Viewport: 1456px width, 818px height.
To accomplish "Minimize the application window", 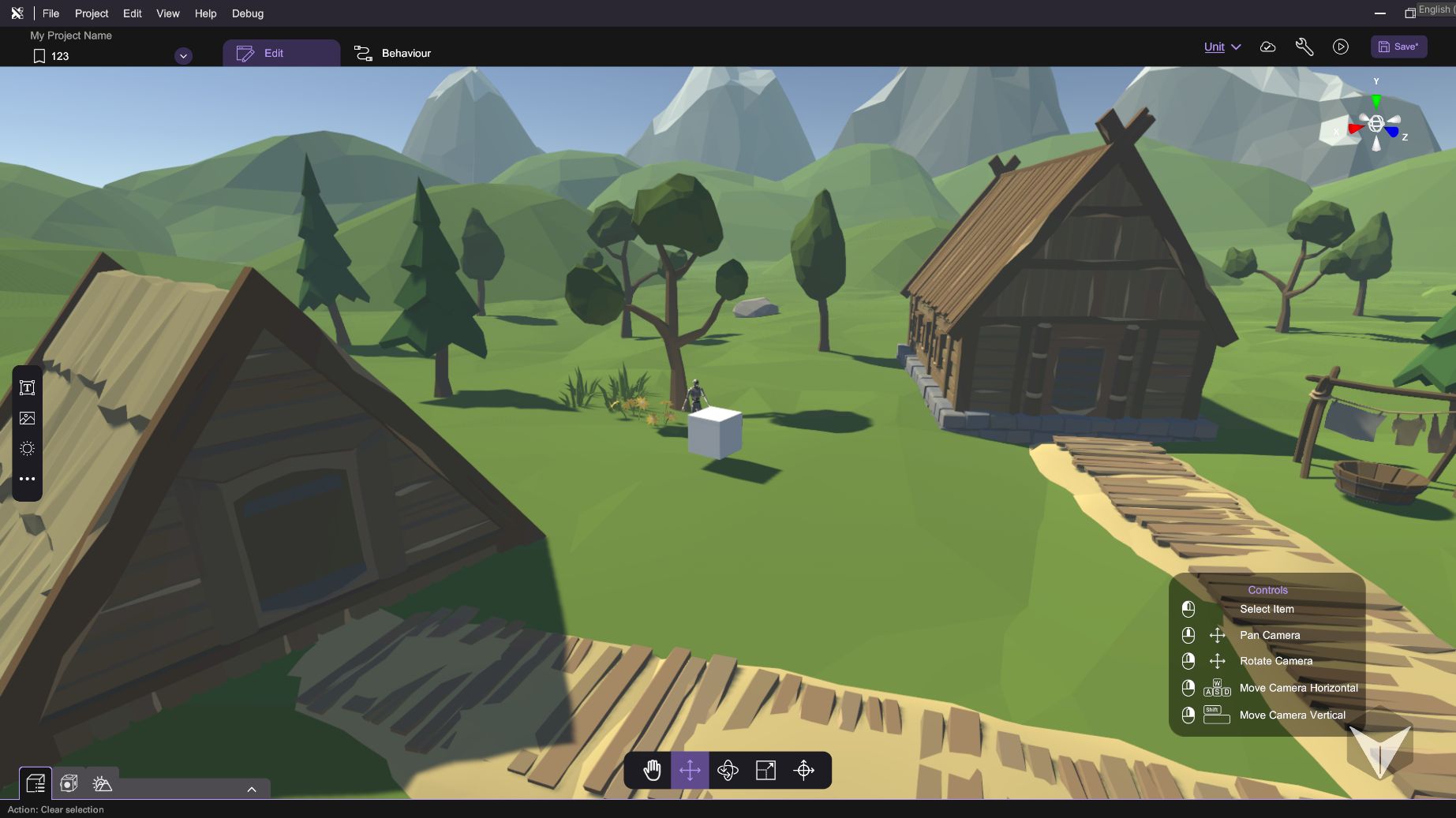I will click(x=1380, y=13).
